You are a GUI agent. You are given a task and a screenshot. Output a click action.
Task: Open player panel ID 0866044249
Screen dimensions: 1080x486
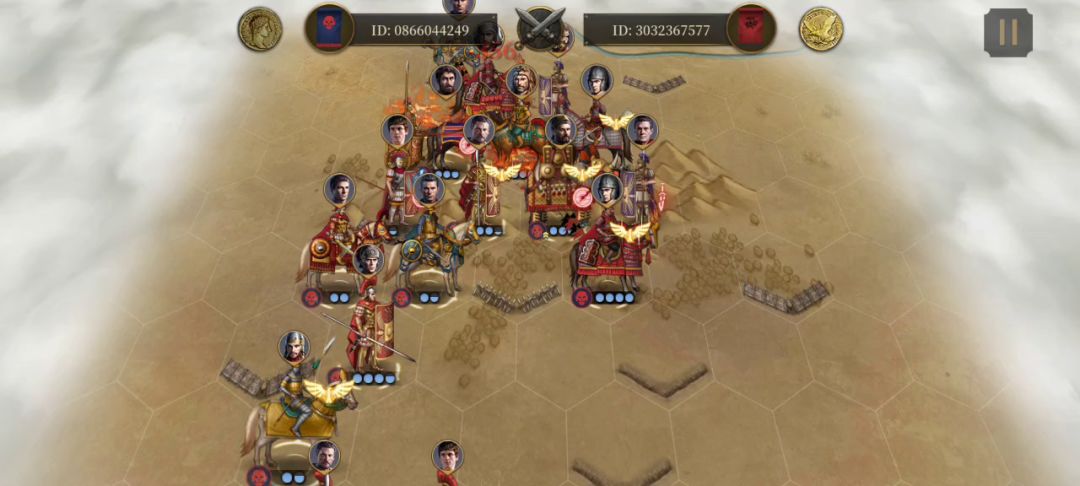tap(420, 30)
